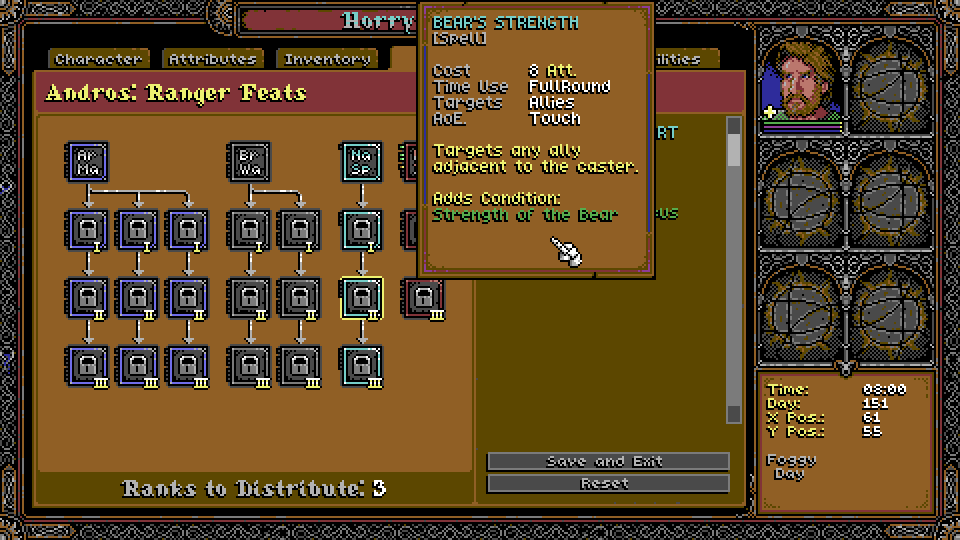
Task: Open the Attributes tab
Action: (x=213, y=59)
